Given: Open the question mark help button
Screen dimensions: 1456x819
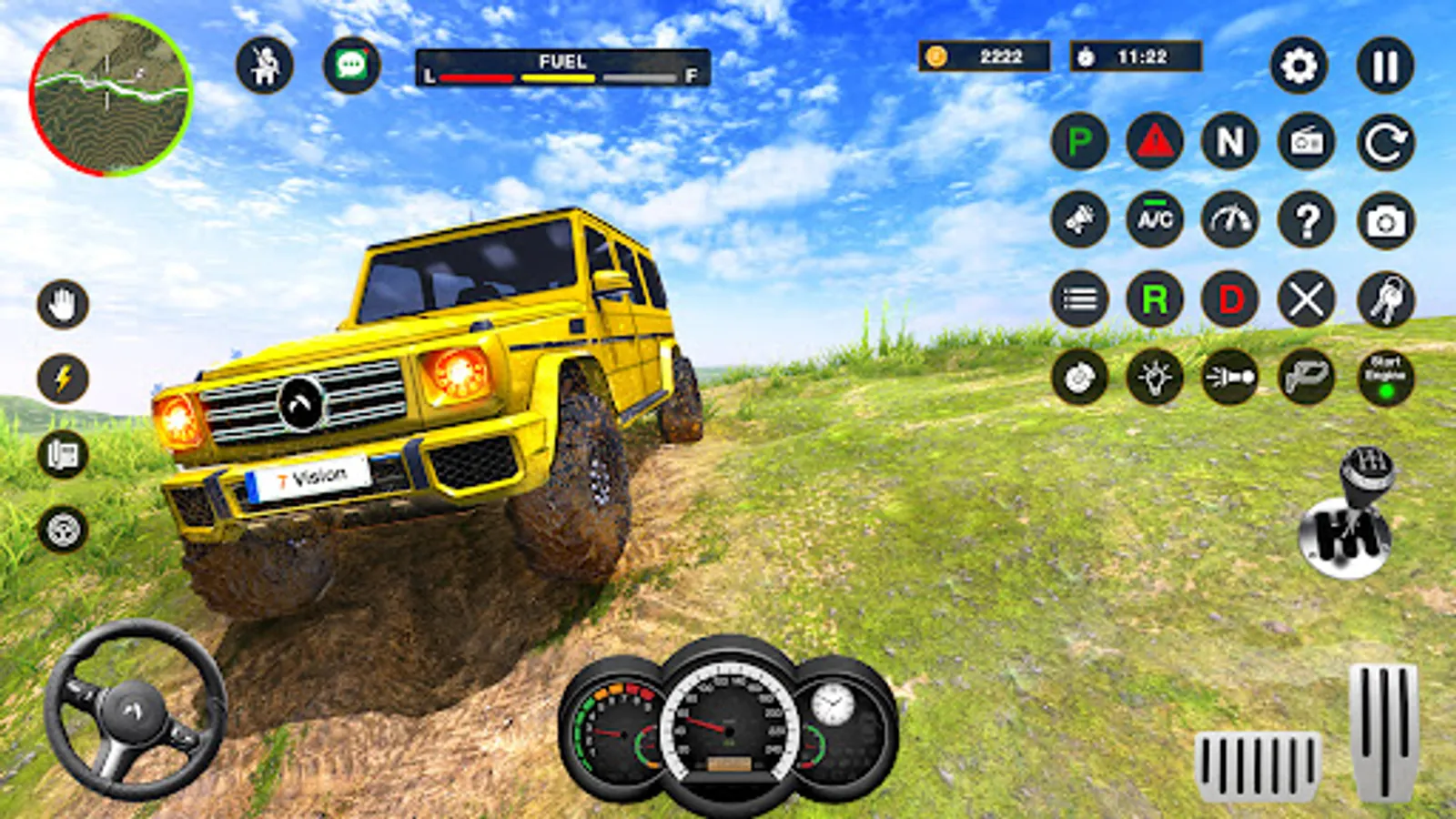Looking at the screenshot, I should click(x=1307, y=219).
